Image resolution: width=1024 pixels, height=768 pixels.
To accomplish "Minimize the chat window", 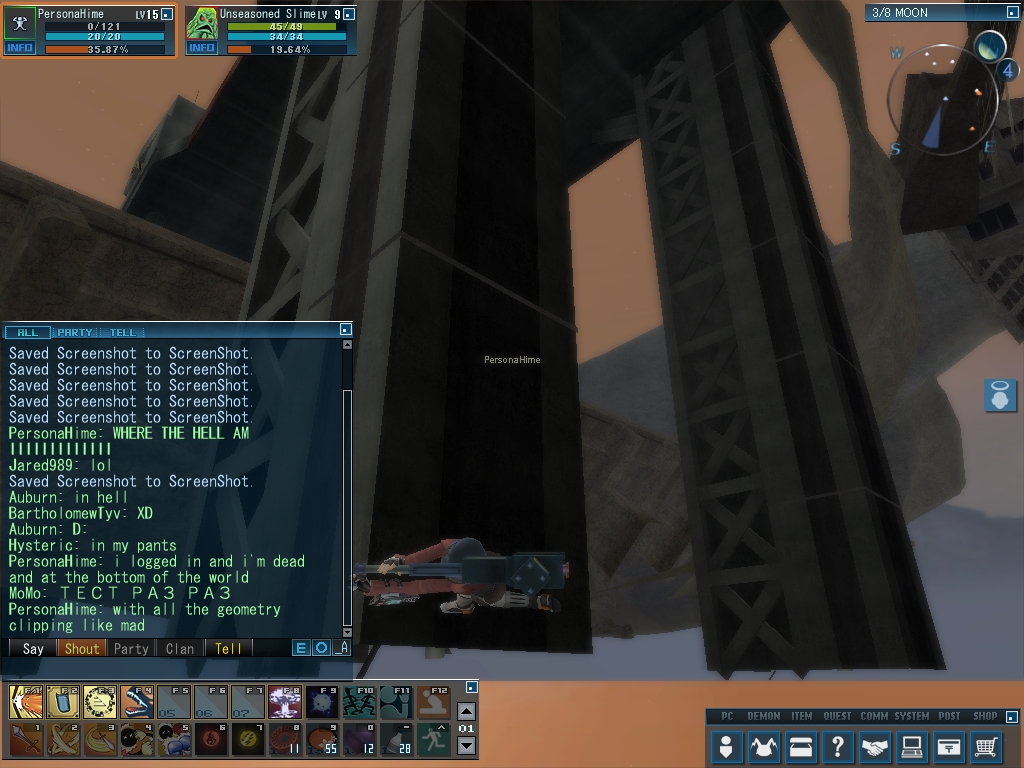I will click(345, 329).
